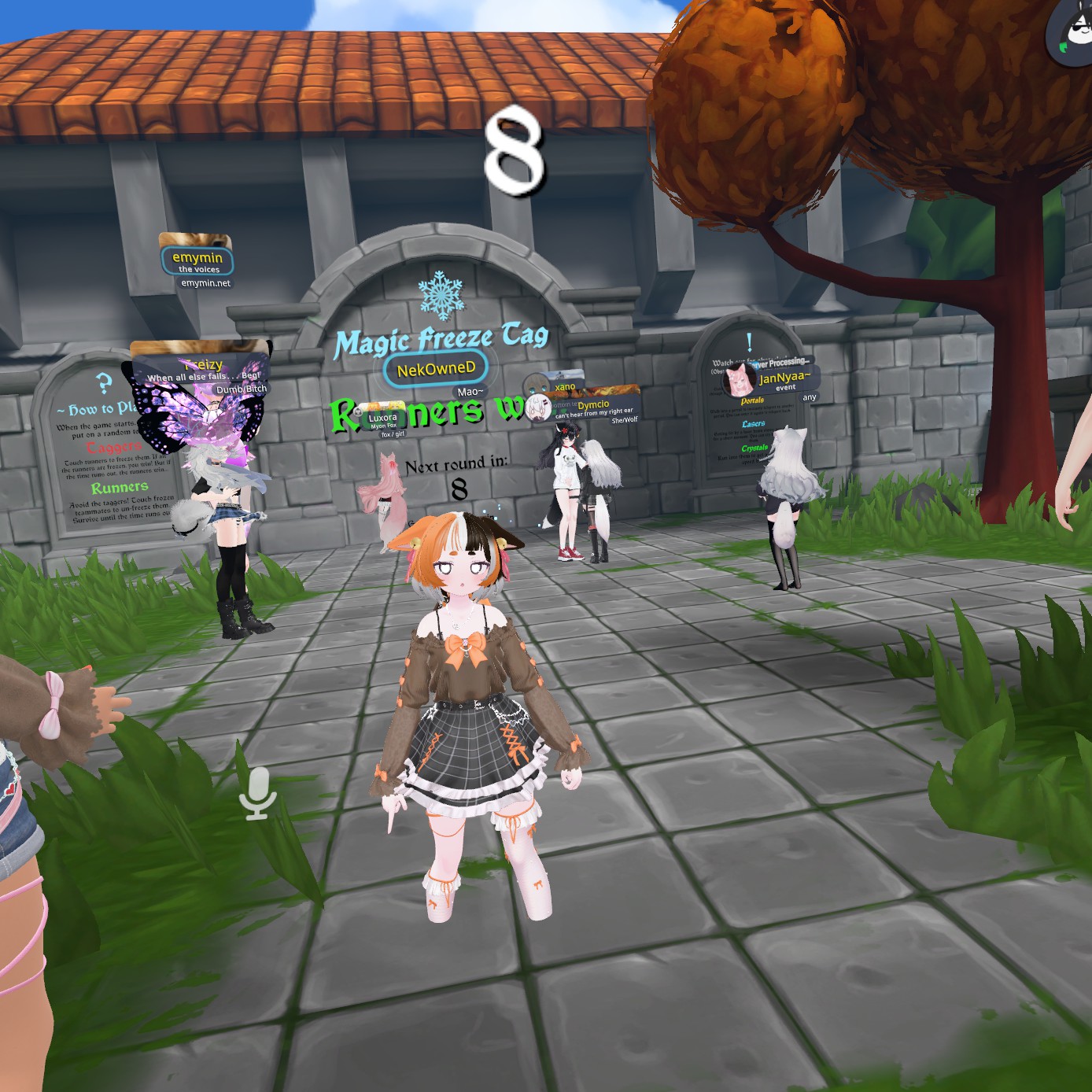Screen dimensions: 1092x1092
Task: Toggle the microphone mute icon
Action: [x=258, y=793]
